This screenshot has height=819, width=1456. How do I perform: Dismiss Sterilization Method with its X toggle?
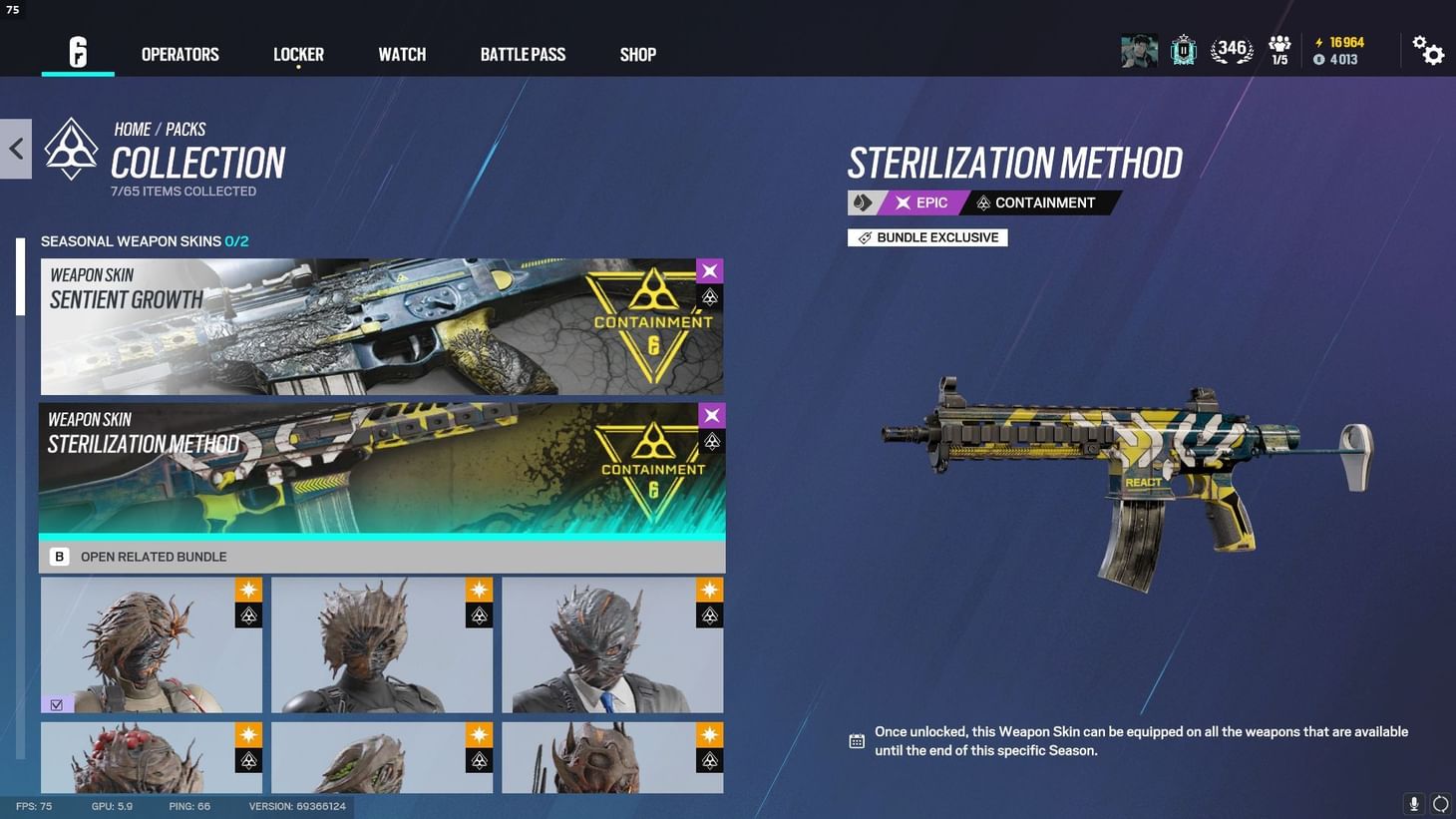711,415
